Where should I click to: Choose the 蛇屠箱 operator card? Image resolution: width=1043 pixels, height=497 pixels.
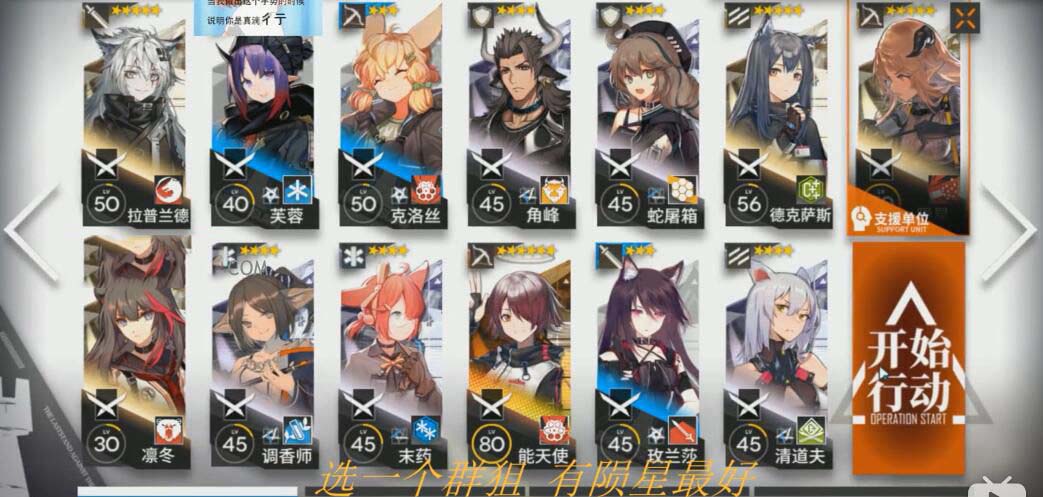[650, 115]
